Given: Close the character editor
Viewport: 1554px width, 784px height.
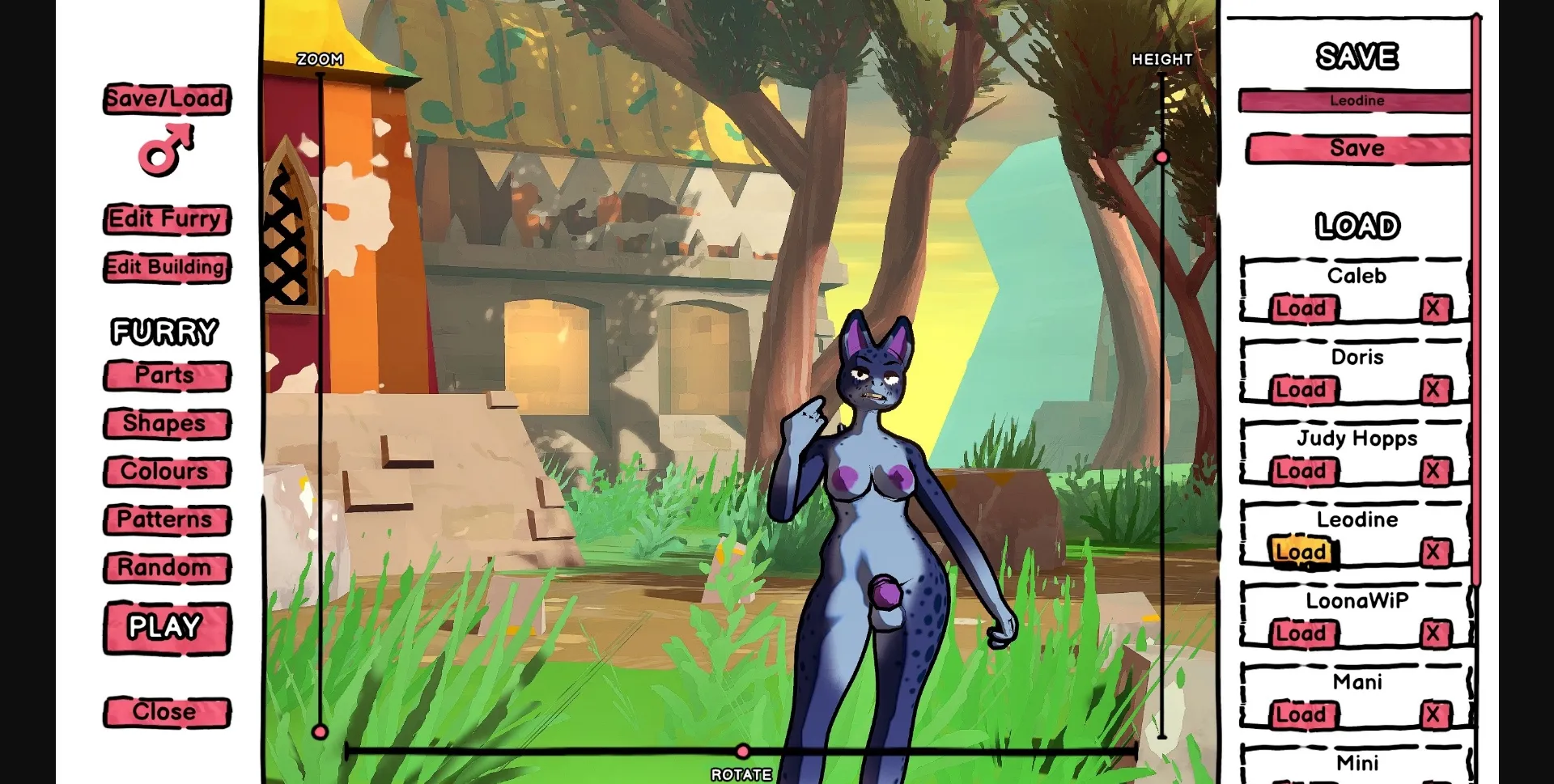Looking at the screenshot, I should [x=165, y=711].
